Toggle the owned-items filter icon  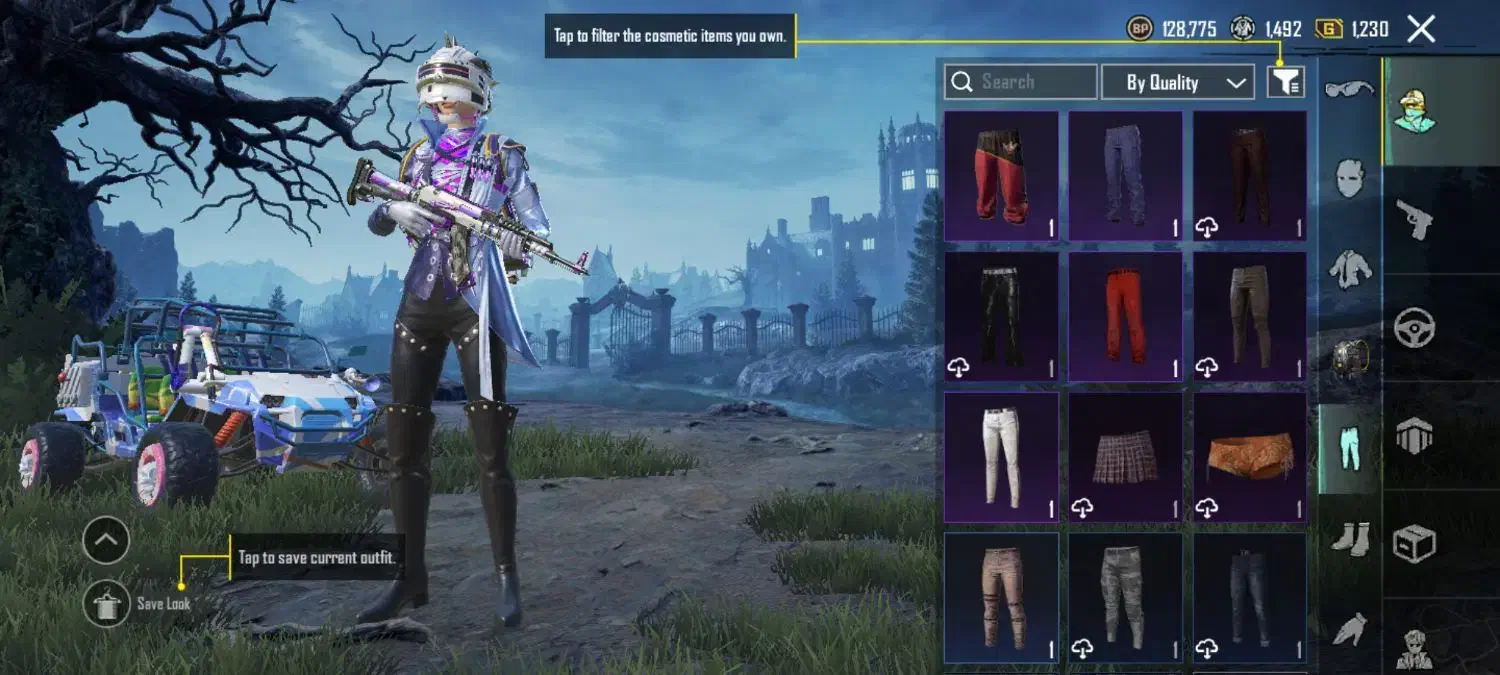point(1286,82)
